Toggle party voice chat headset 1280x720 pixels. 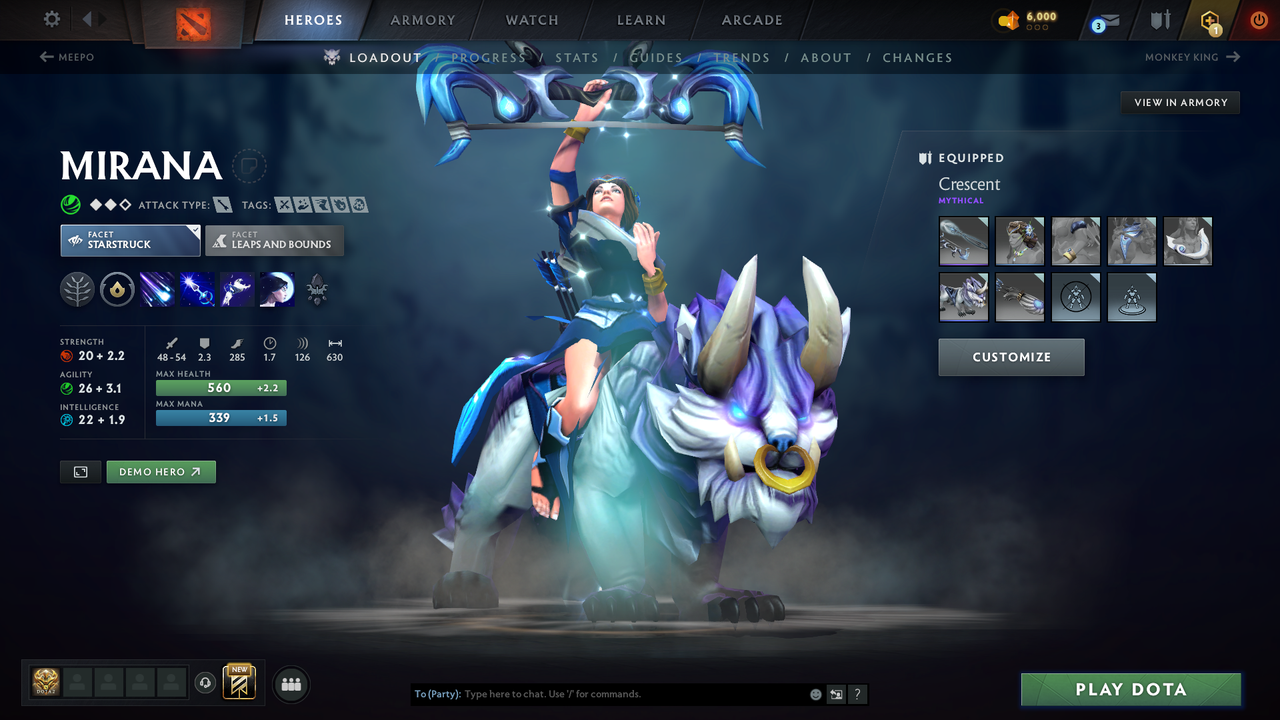click(207, 682)
